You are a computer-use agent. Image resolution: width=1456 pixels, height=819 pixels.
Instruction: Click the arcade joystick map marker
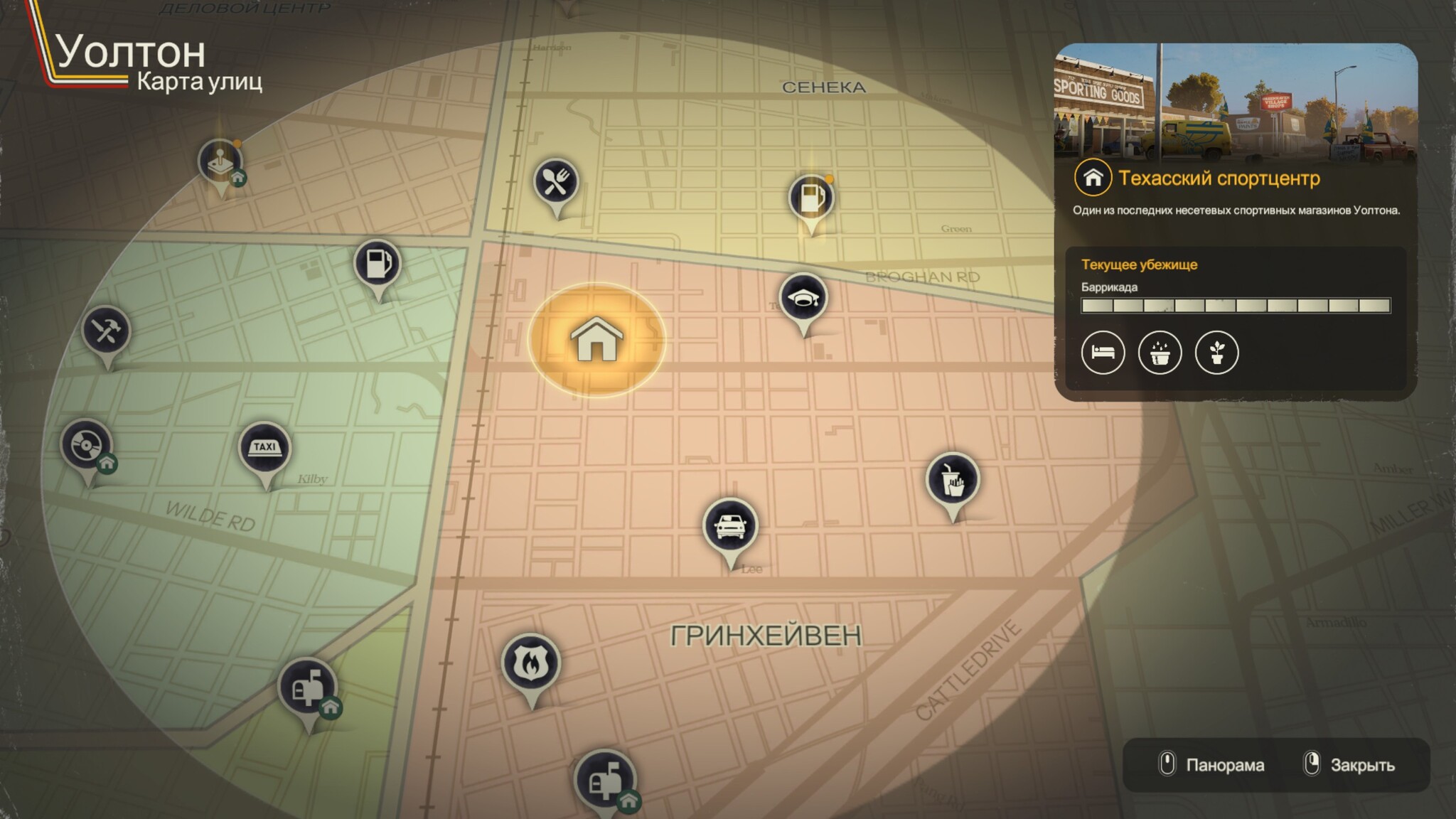[x=220, y=161]
